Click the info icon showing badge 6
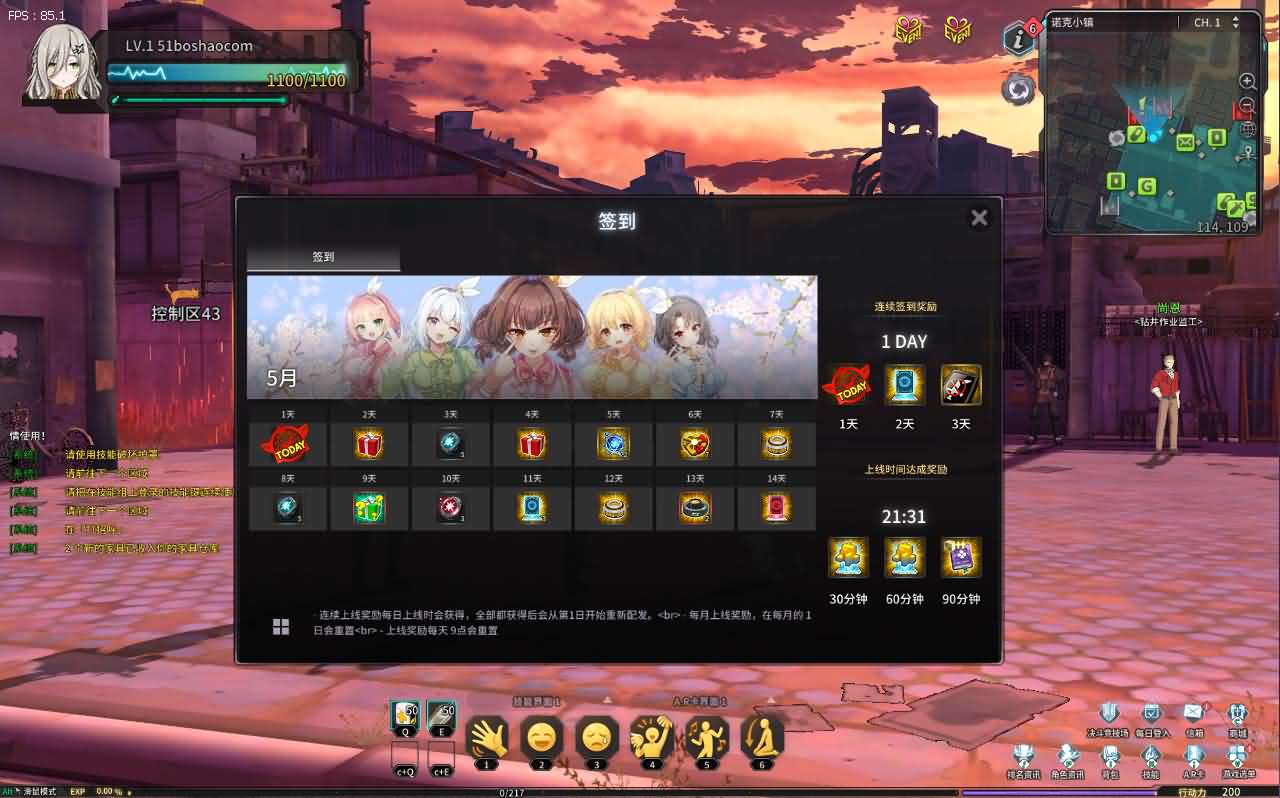This screenshot has width=1280, height=798. tap(1017, 38)
